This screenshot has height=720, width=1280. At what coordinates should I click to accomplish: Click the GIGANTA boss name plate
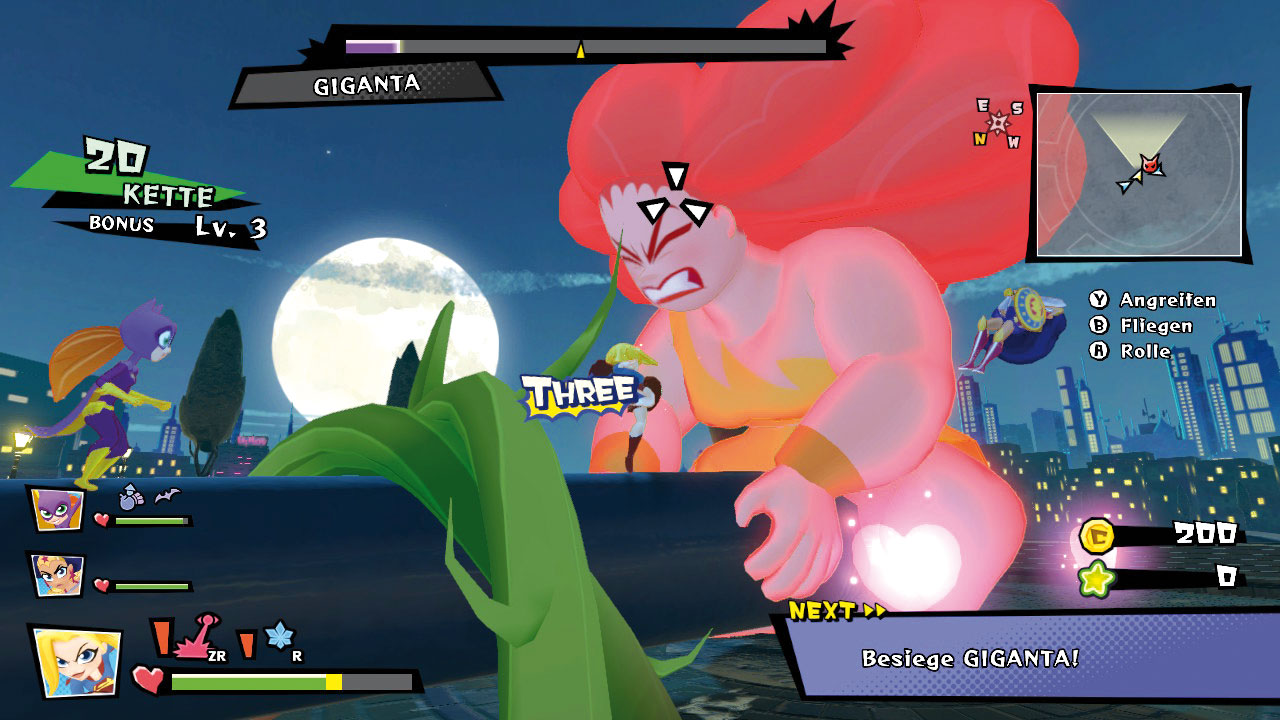pyautogui.click(x=366, y=85)
